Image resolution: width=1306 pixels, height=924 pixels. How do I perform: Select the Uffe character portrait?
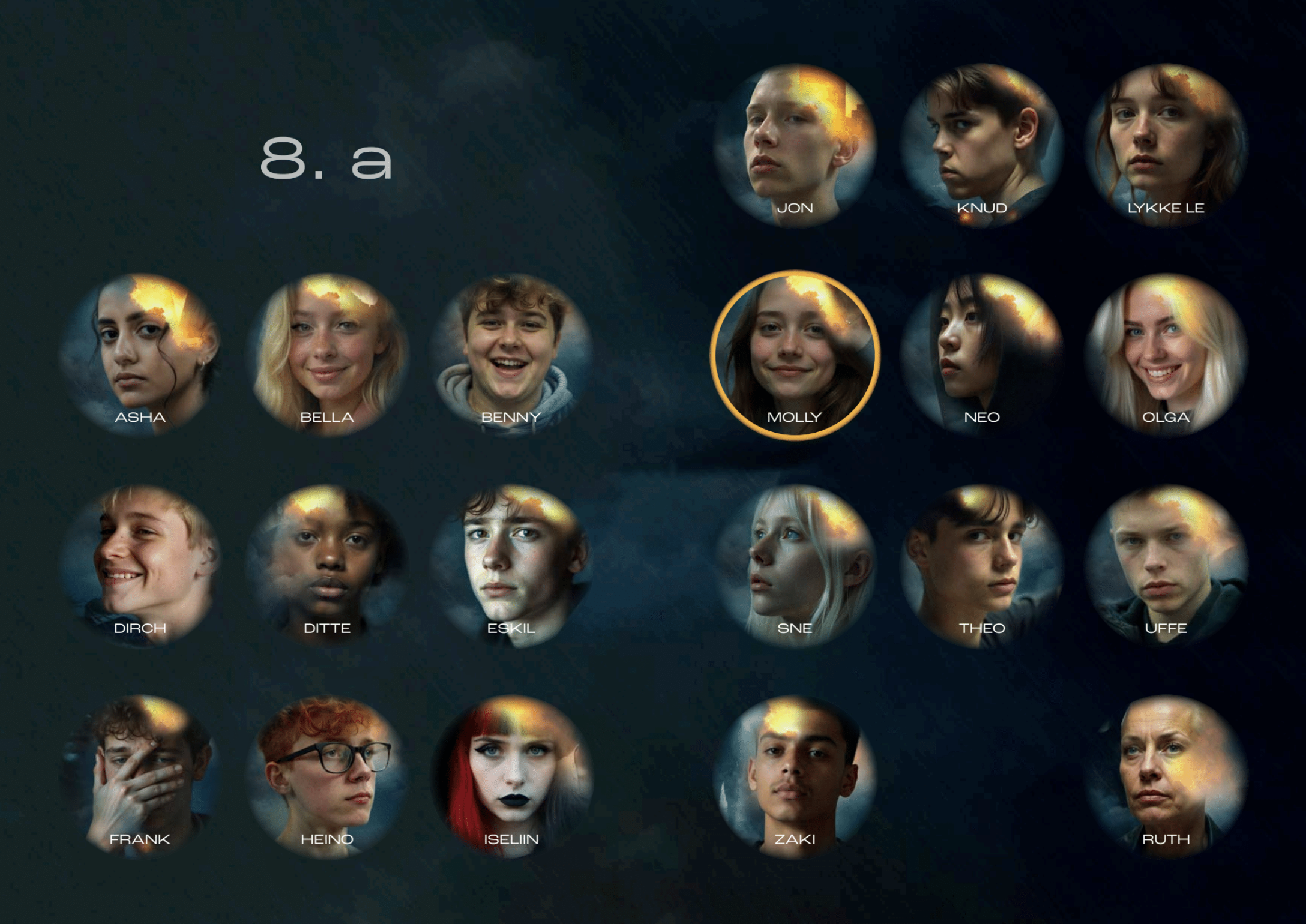click(x=1166, y=566)
